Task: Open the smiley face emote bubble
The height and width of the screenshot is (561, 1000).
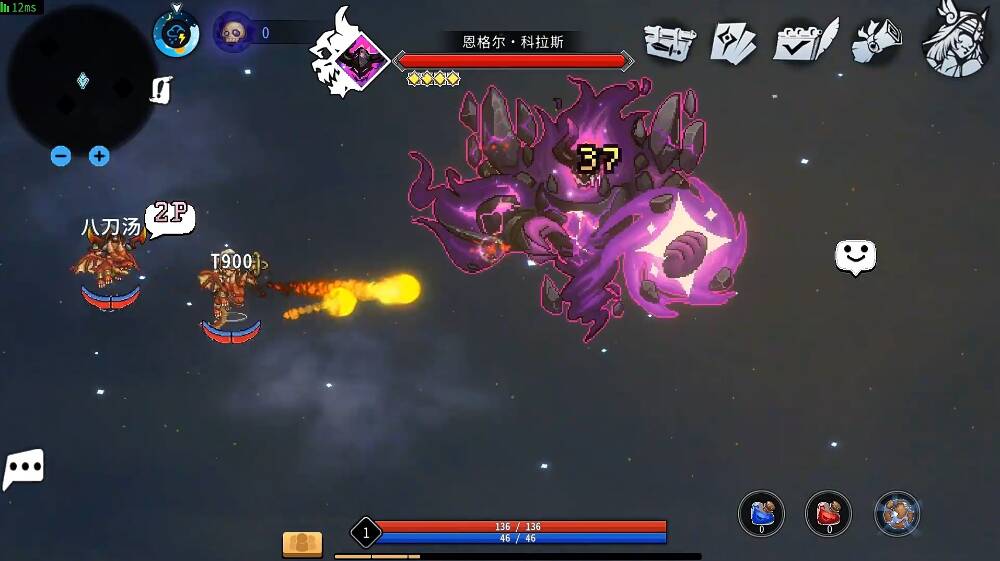Action: (x=855, y=257)
